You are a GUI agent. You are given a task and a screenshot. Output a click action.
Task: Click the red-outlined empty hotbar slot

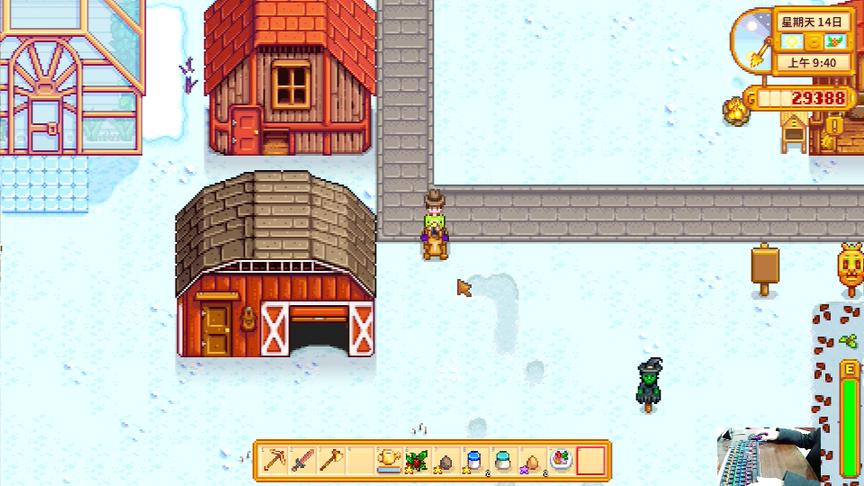click(x=590, y=460)
